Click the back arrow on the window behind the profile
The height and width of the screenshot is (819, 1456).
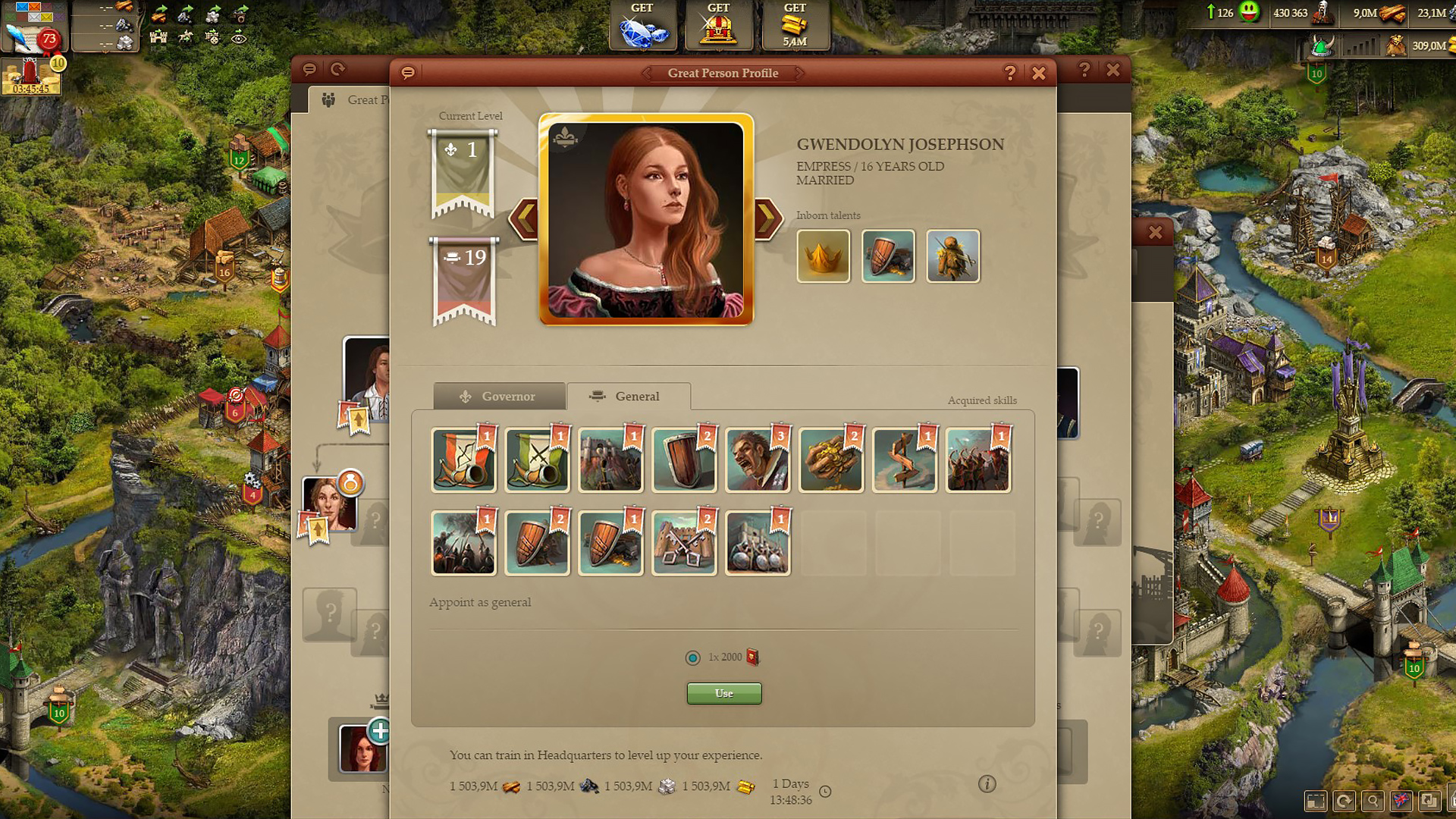[x=338, y=69]
